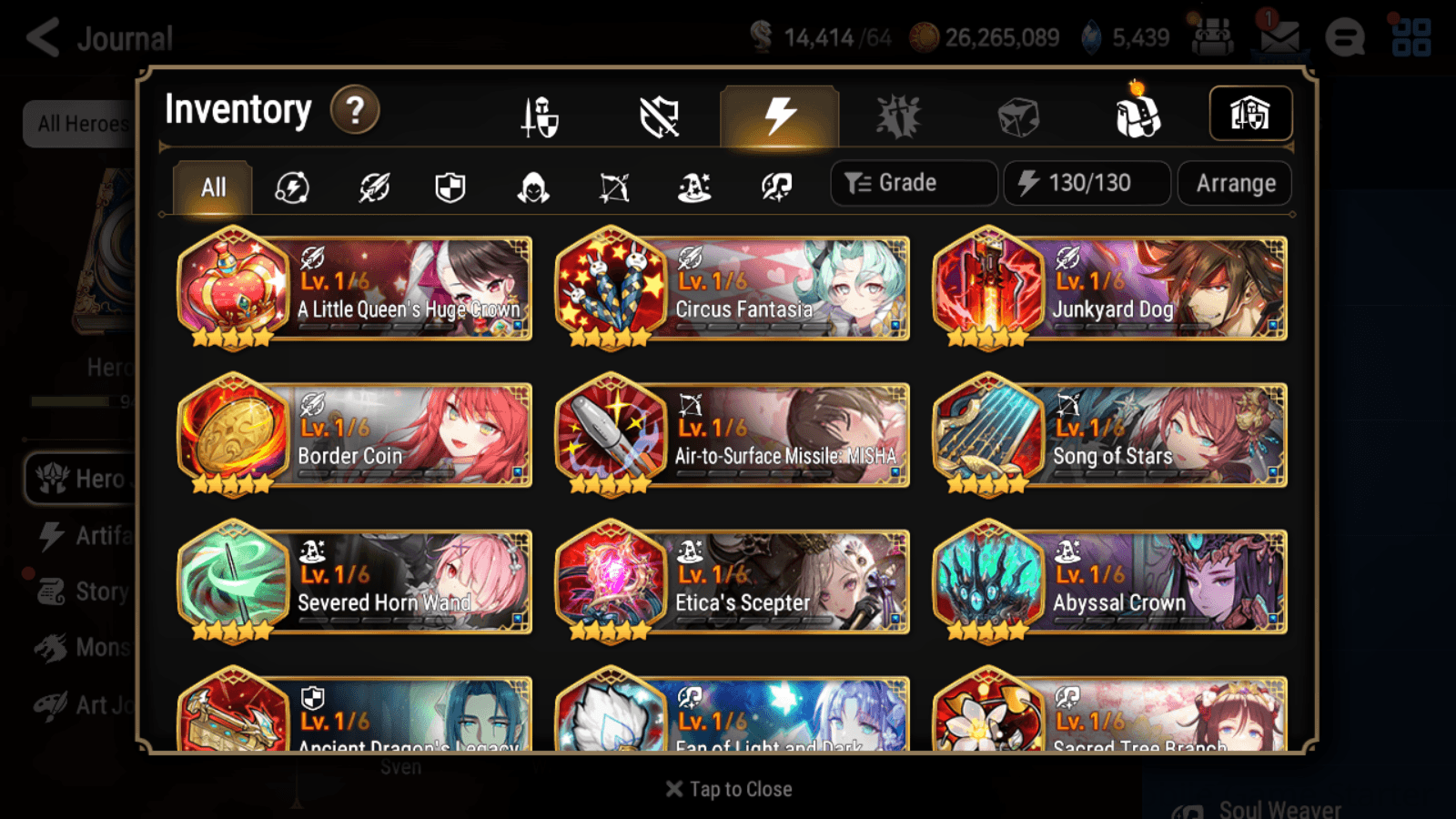Open the mailbox with notification badge
This screenshot has width=1456, height=819.
point(1279,36)
